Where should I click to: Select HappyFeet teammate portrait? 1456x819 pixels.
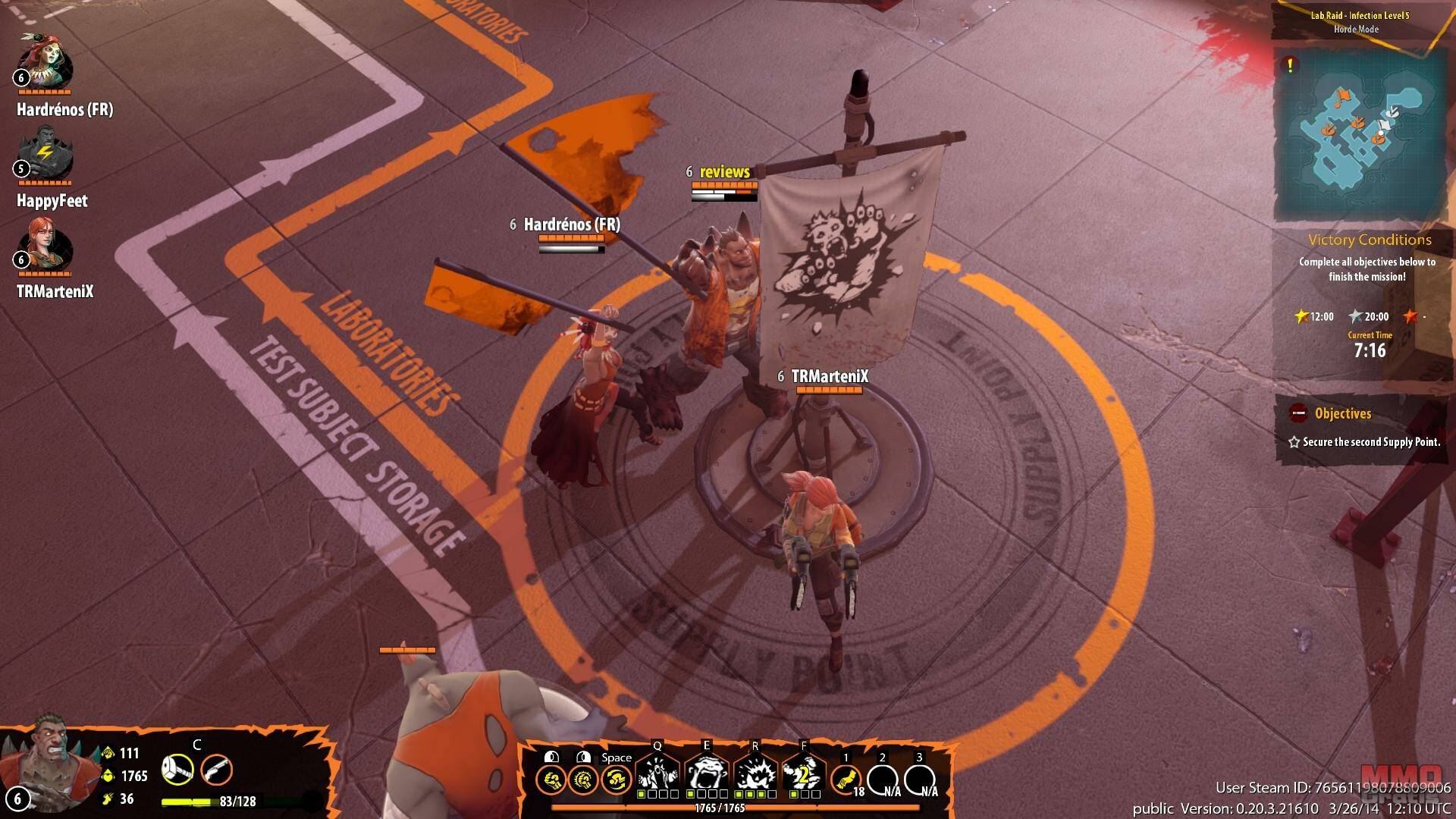click(x=45, y=155)
